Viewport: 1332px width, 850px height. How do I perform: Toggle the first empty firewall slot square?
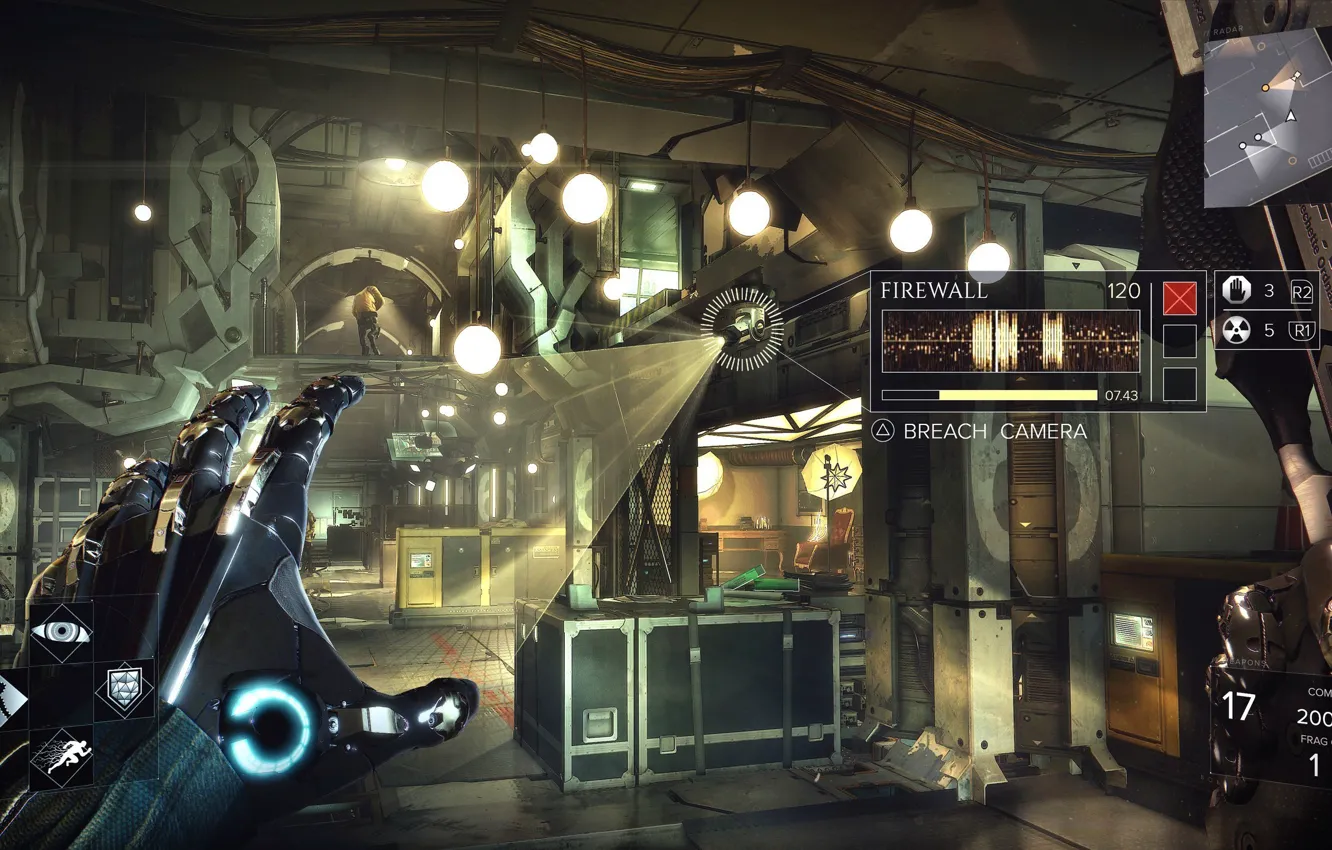(1178, 340)
